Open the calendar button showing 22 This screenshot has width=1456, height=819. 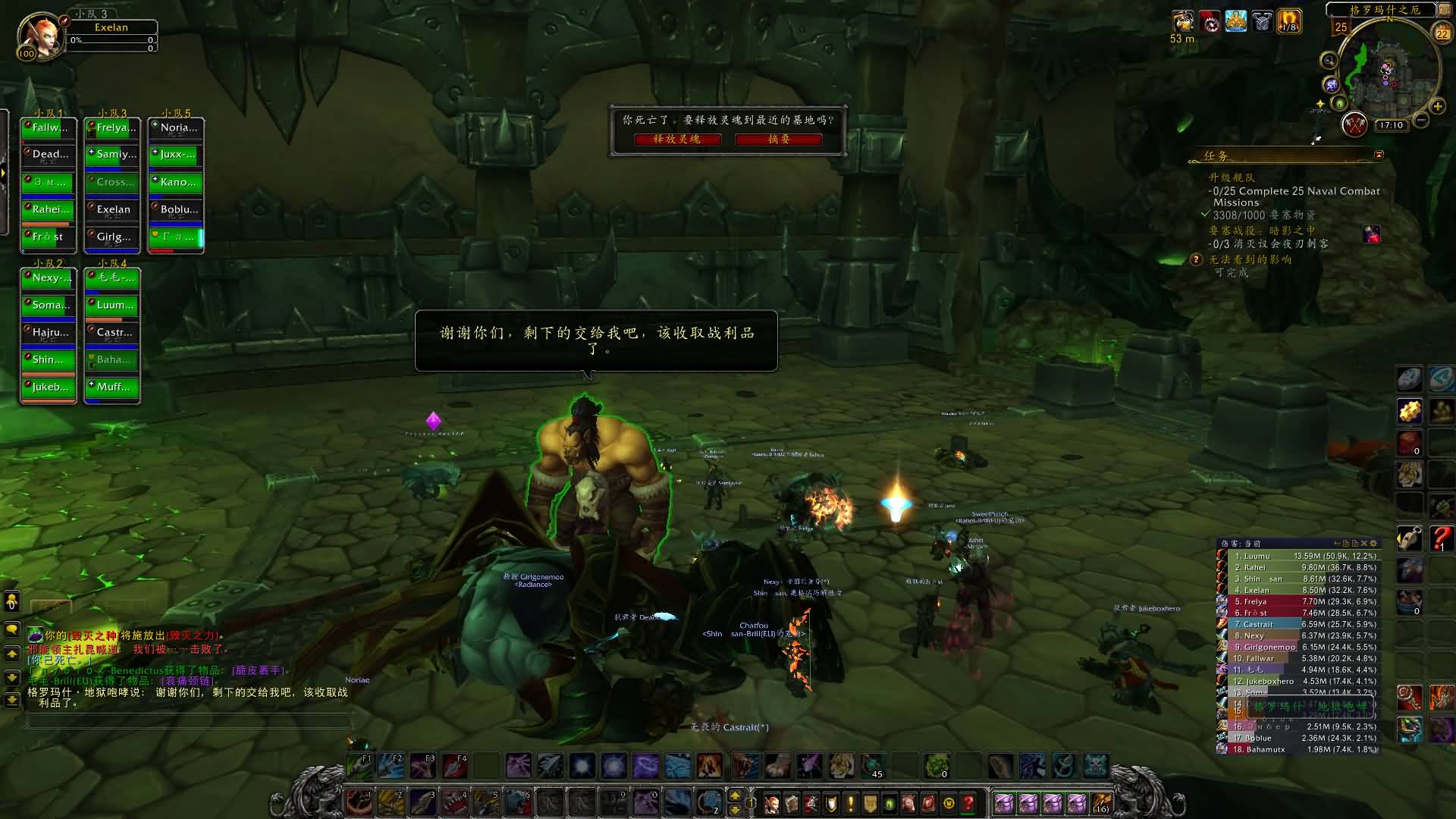(1442, 33)
